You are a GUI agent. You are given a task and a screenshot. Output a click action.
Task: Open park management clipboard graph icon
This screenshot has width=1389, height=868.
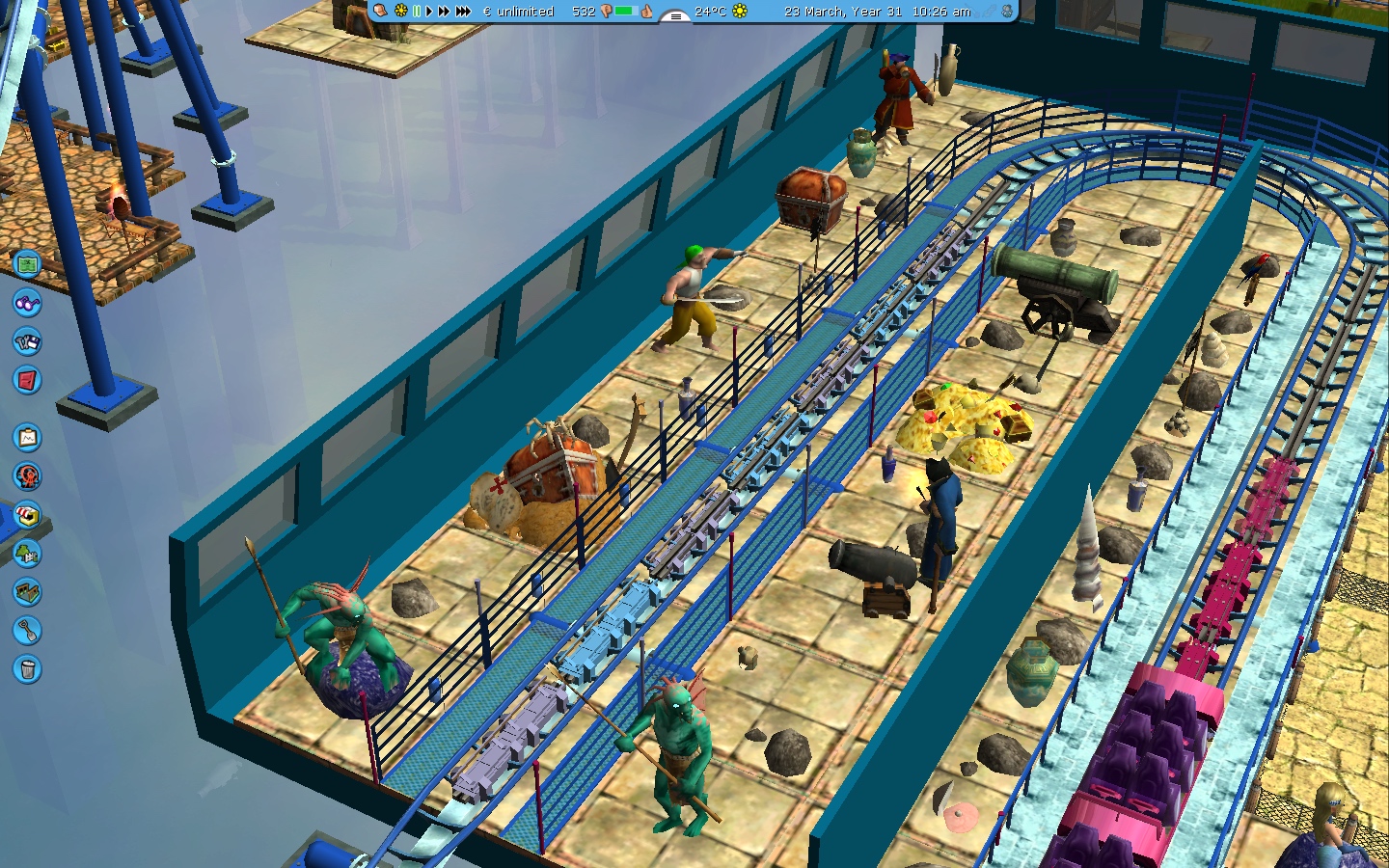[27, 438]
